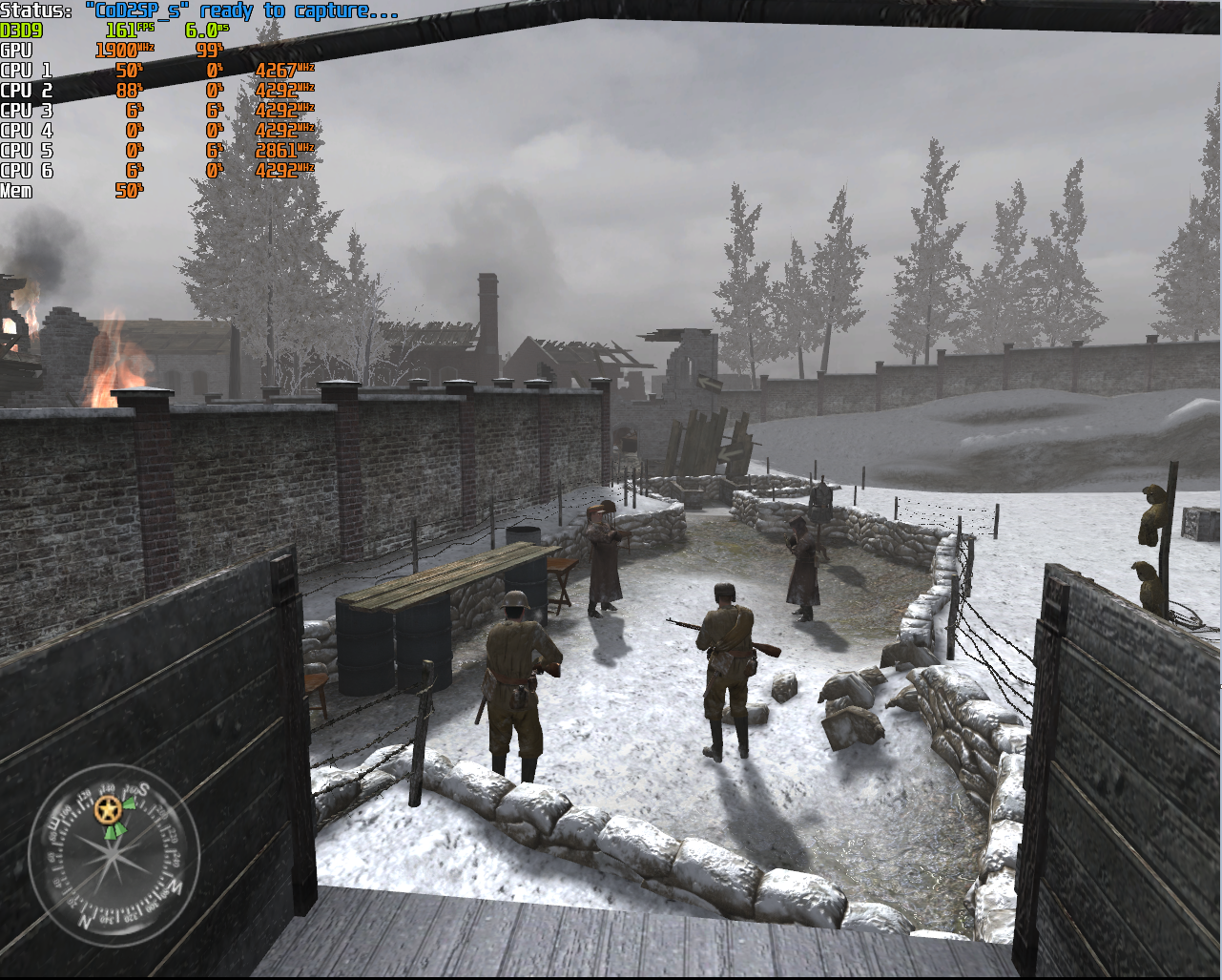
Task: Click the objective star on the compass
Action: [108, 810]
